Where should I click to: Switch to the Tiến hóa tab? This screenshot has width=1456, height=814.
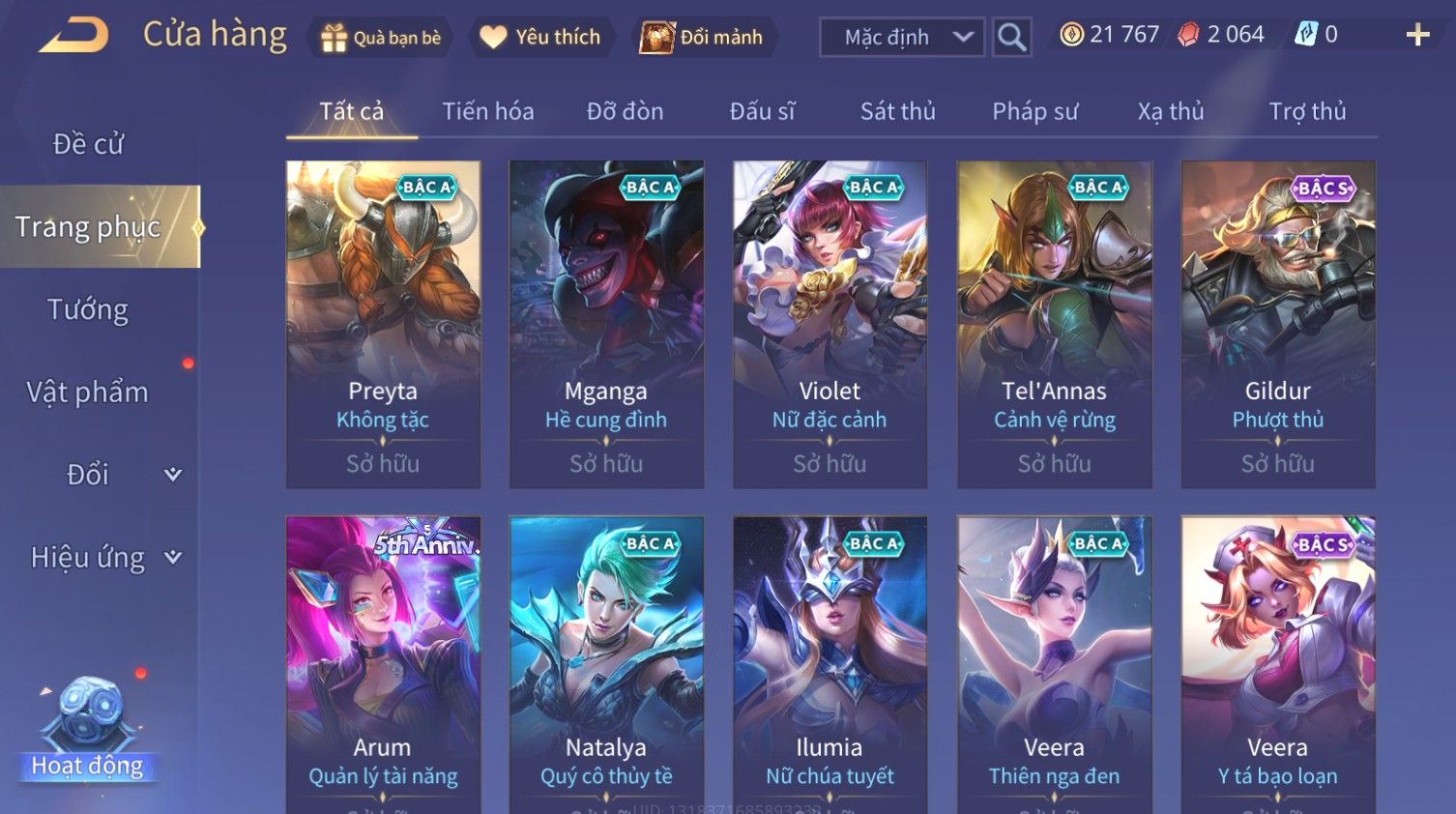point(487,112)
